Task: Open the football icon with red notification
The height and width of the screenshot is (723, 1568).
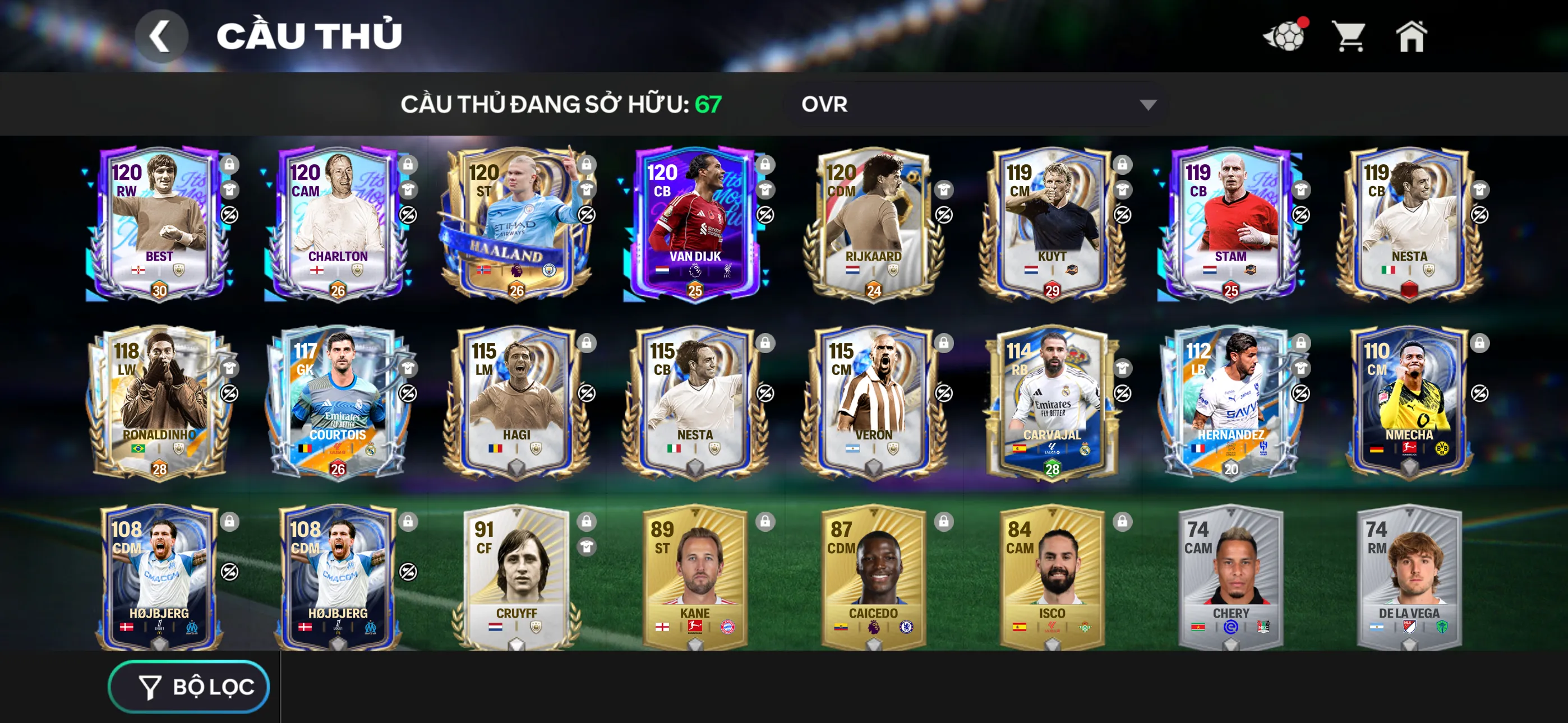Action: coord(1284,37)
